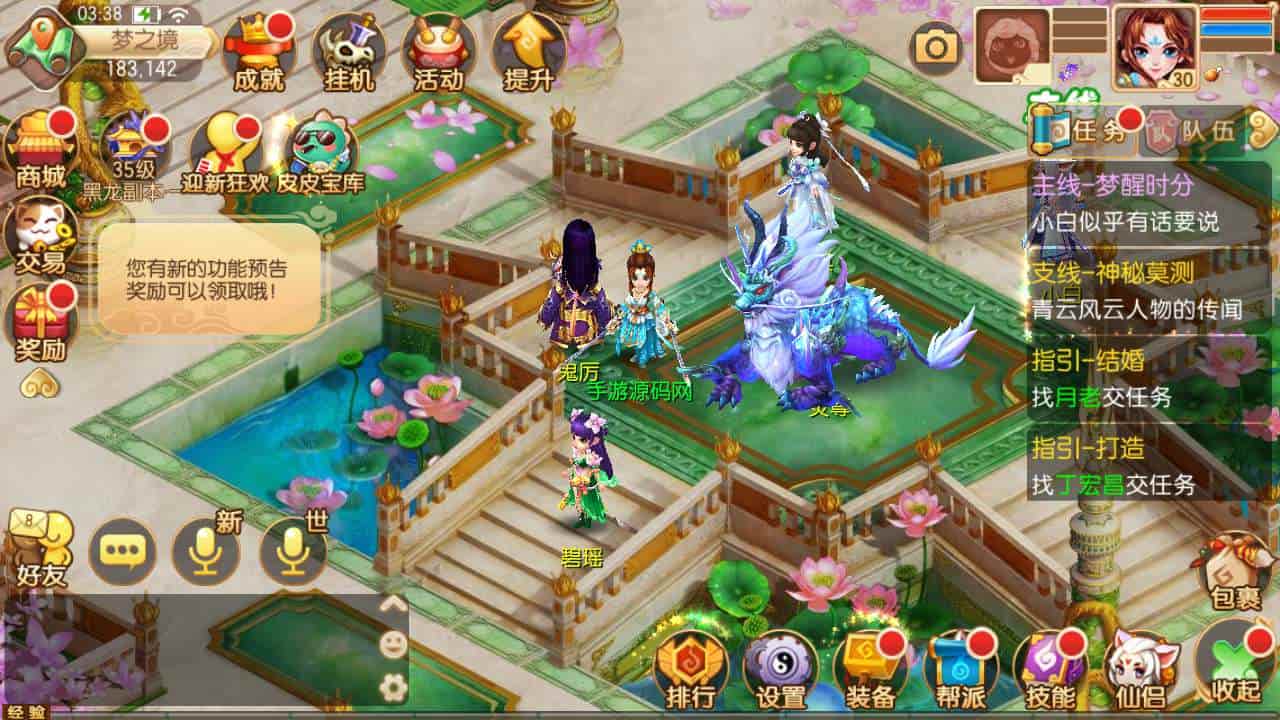Open the 商城 shop
Screen dimensions: 1280x720
click(41, 148)
